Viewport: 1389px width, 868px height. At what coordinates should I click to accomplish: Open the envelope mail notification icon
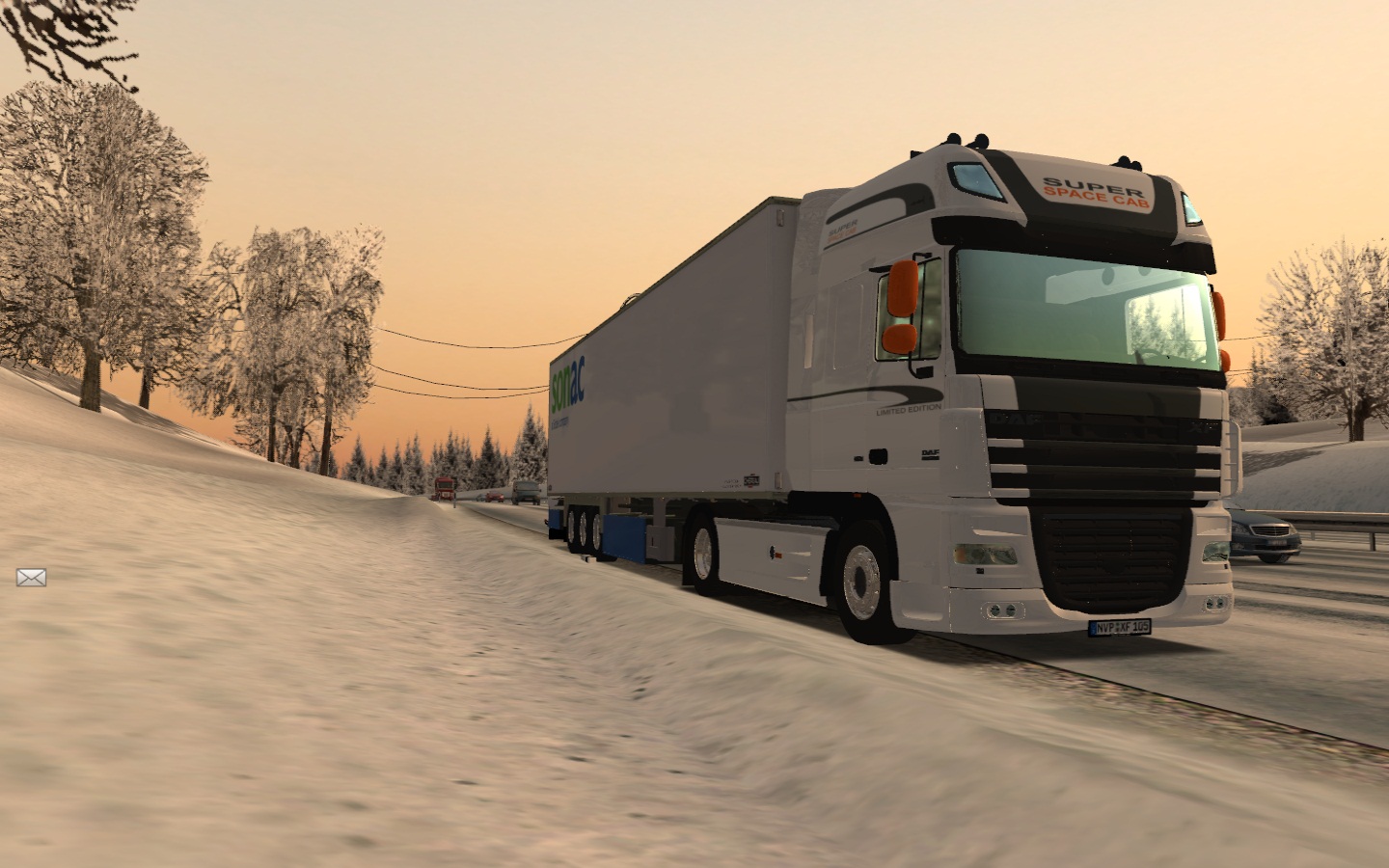click(x=31, y=577)
